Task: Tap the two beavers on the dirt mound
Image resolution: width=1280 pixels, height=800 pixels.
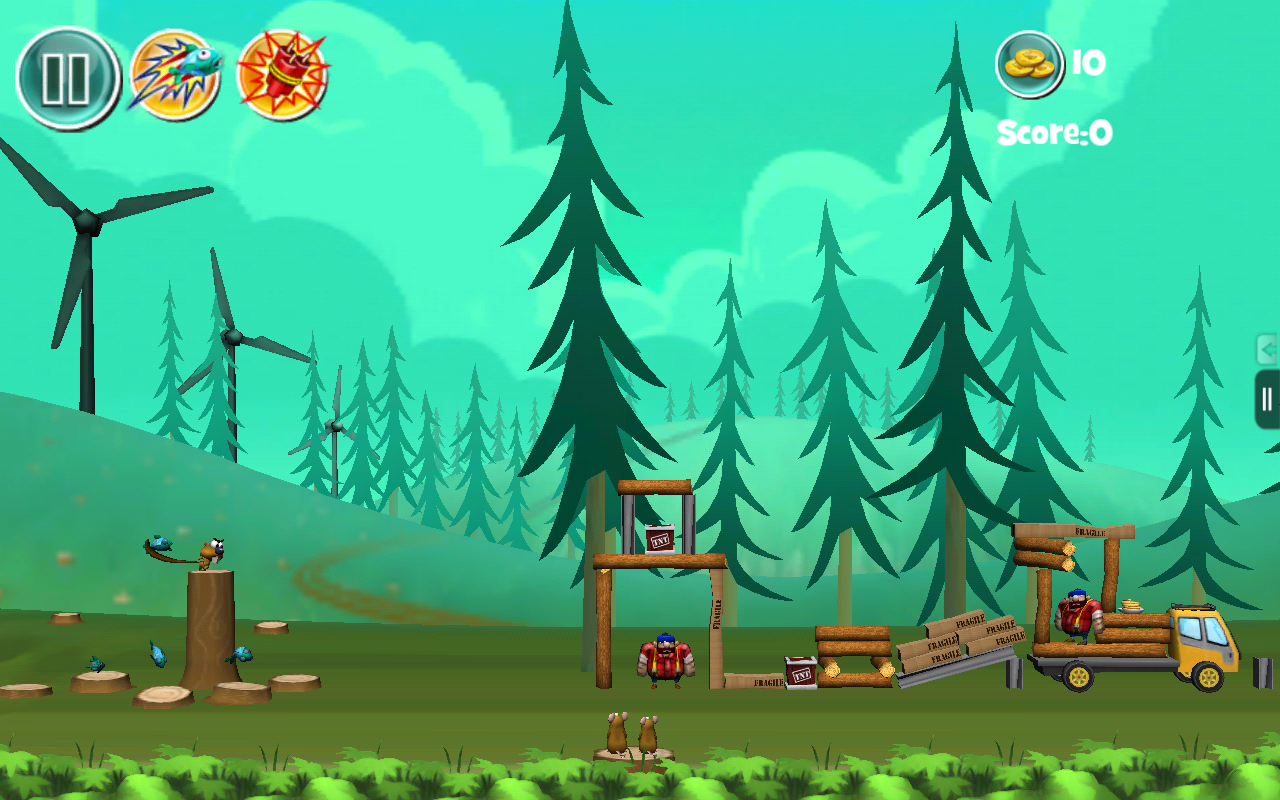Action: pos(634,735)
